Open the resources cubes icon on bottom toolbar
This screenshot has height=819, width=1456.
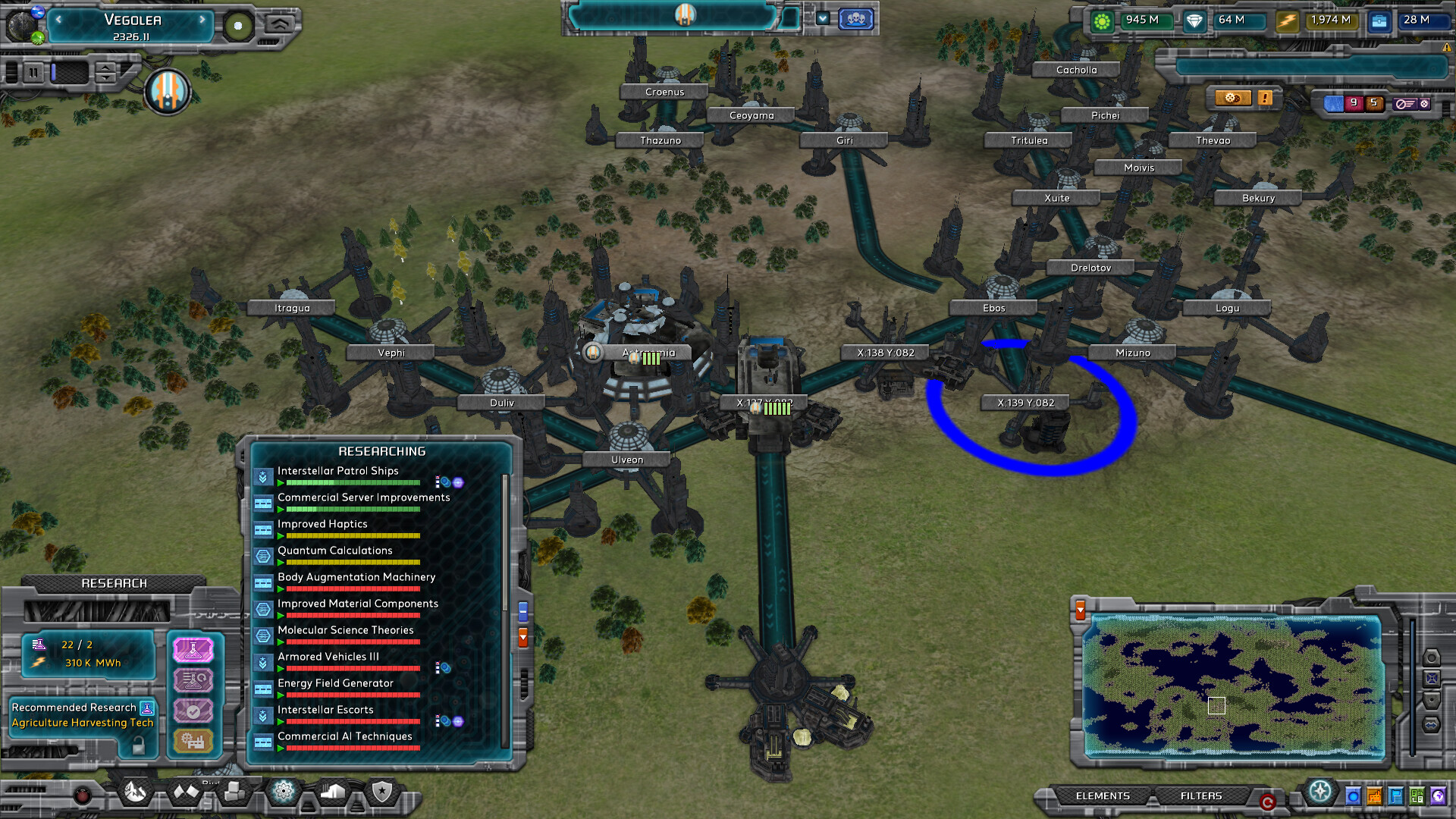click(x=234, y=792)
